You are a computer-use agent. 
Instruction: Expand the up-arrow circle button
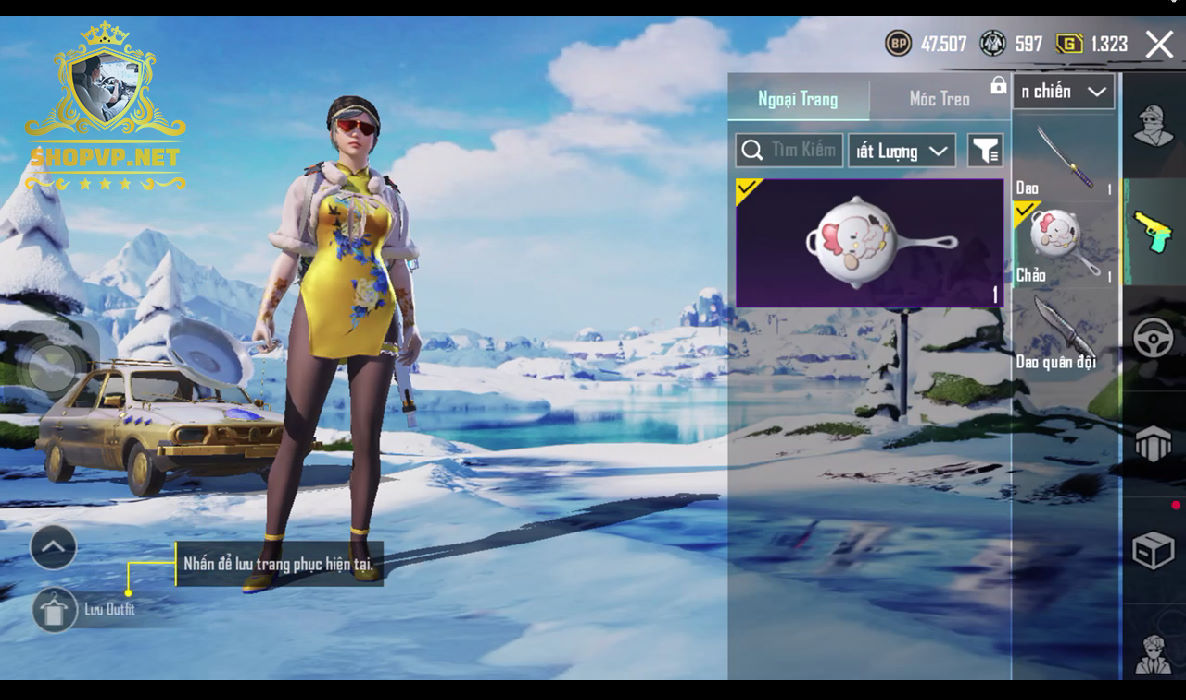pos(54,547)
